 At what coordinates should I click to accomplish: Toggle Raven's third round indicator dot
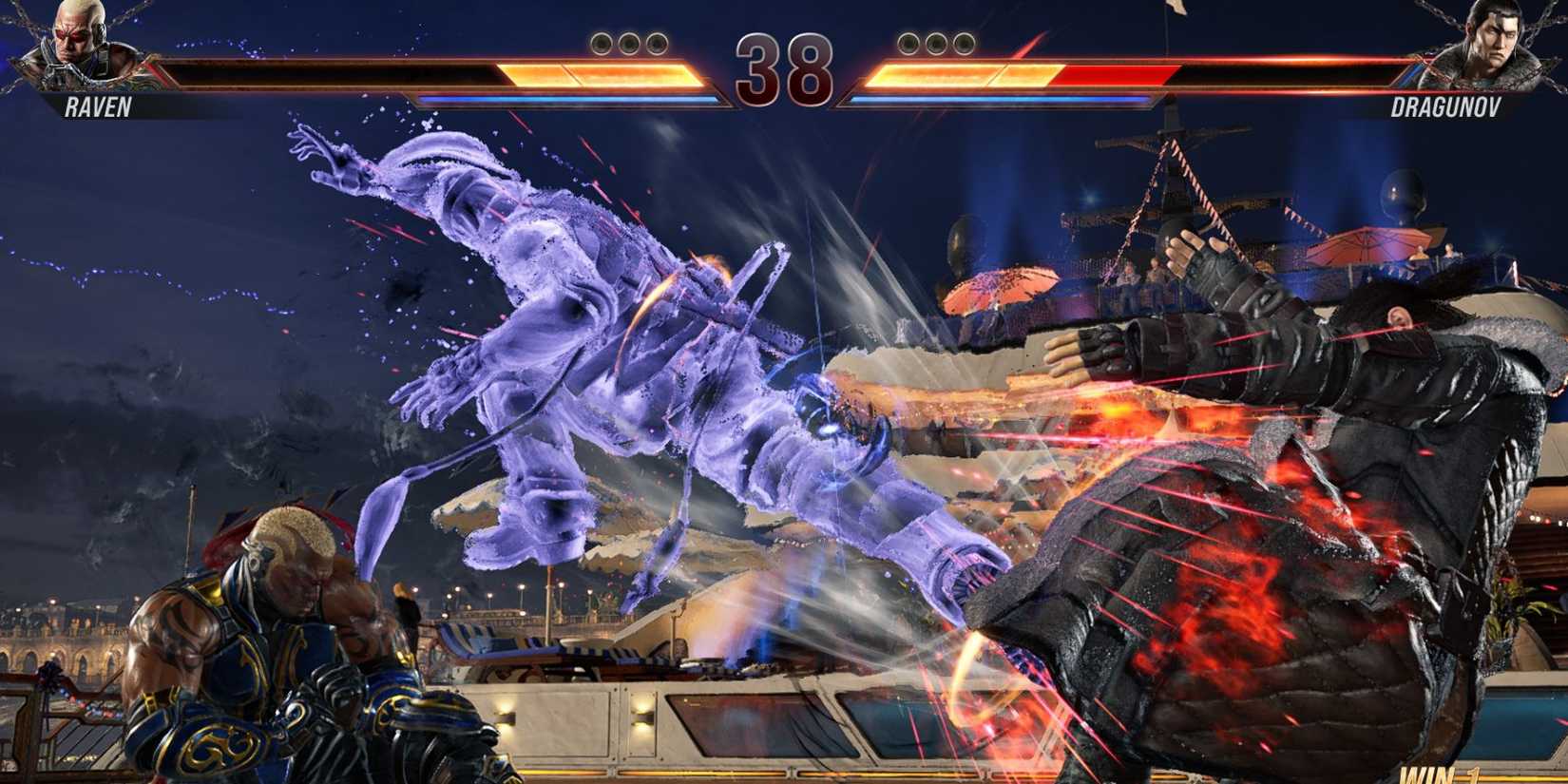pos(655,44)
